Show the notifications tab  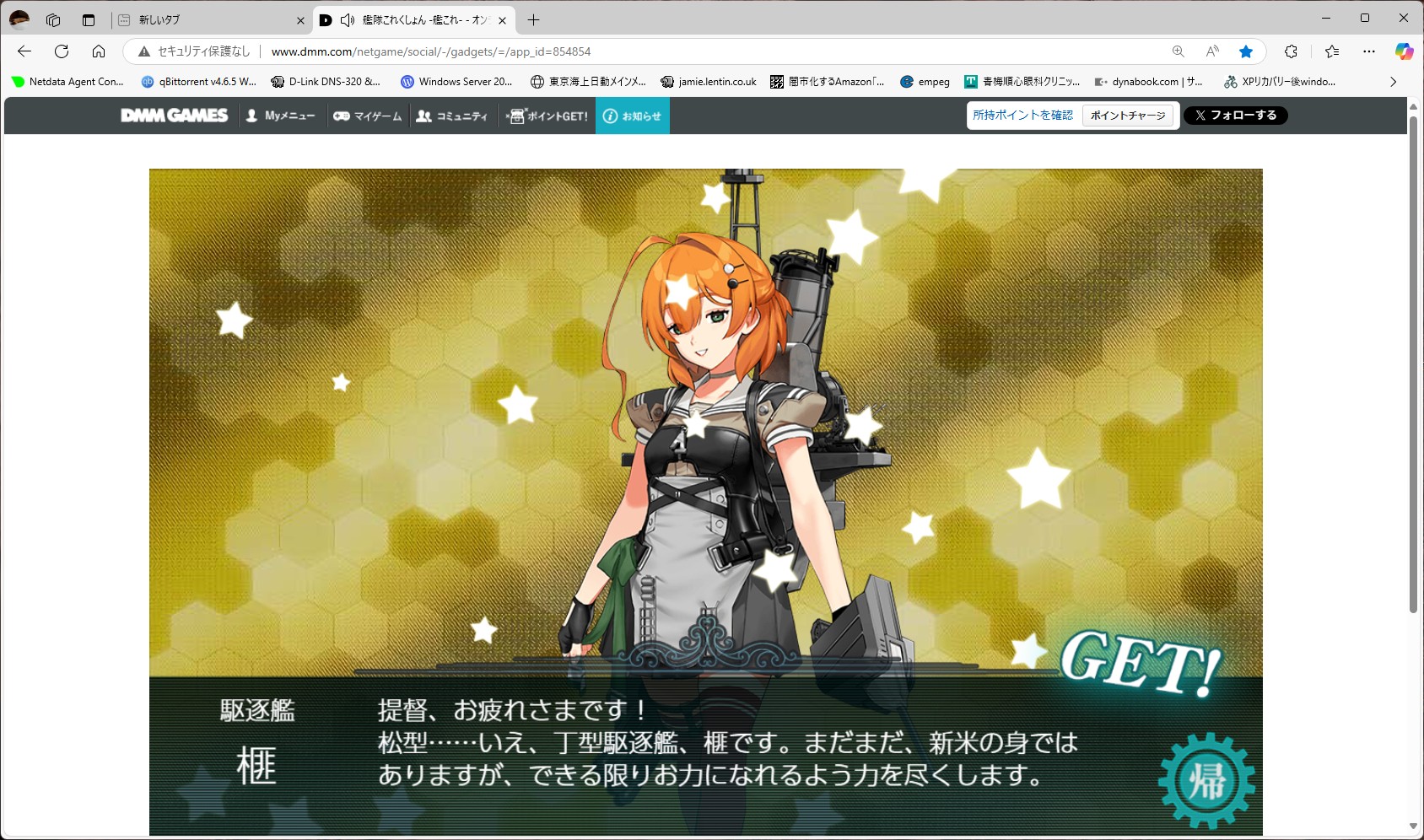(633, 116)
